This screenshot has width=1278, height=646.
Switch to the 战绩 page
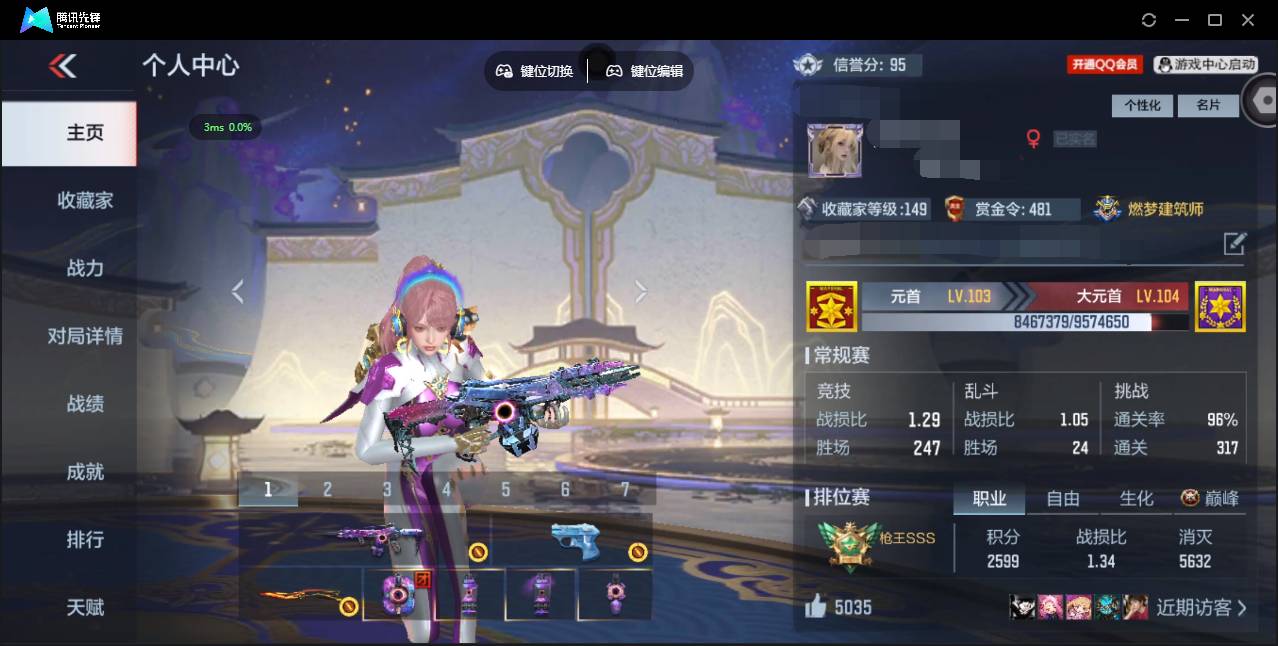pyautogui.click(x=85, y=404)
